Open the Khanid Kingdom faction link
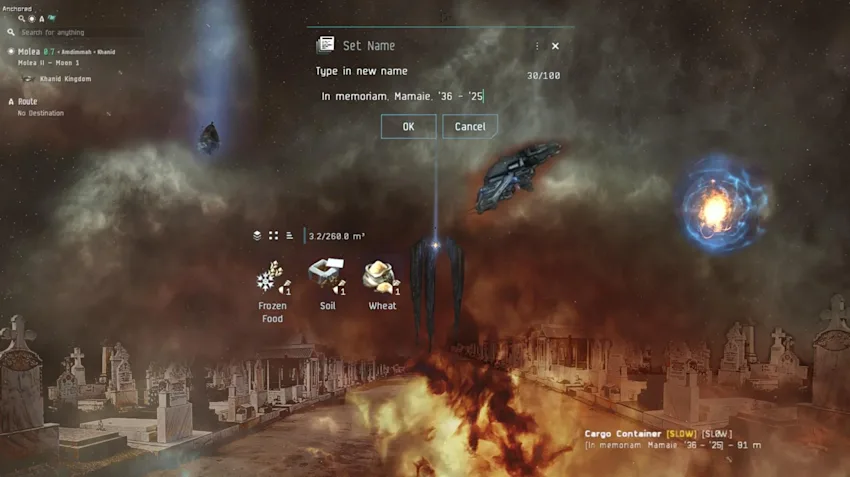The height and width of the screenshot is (477, 850). (65, 79)
